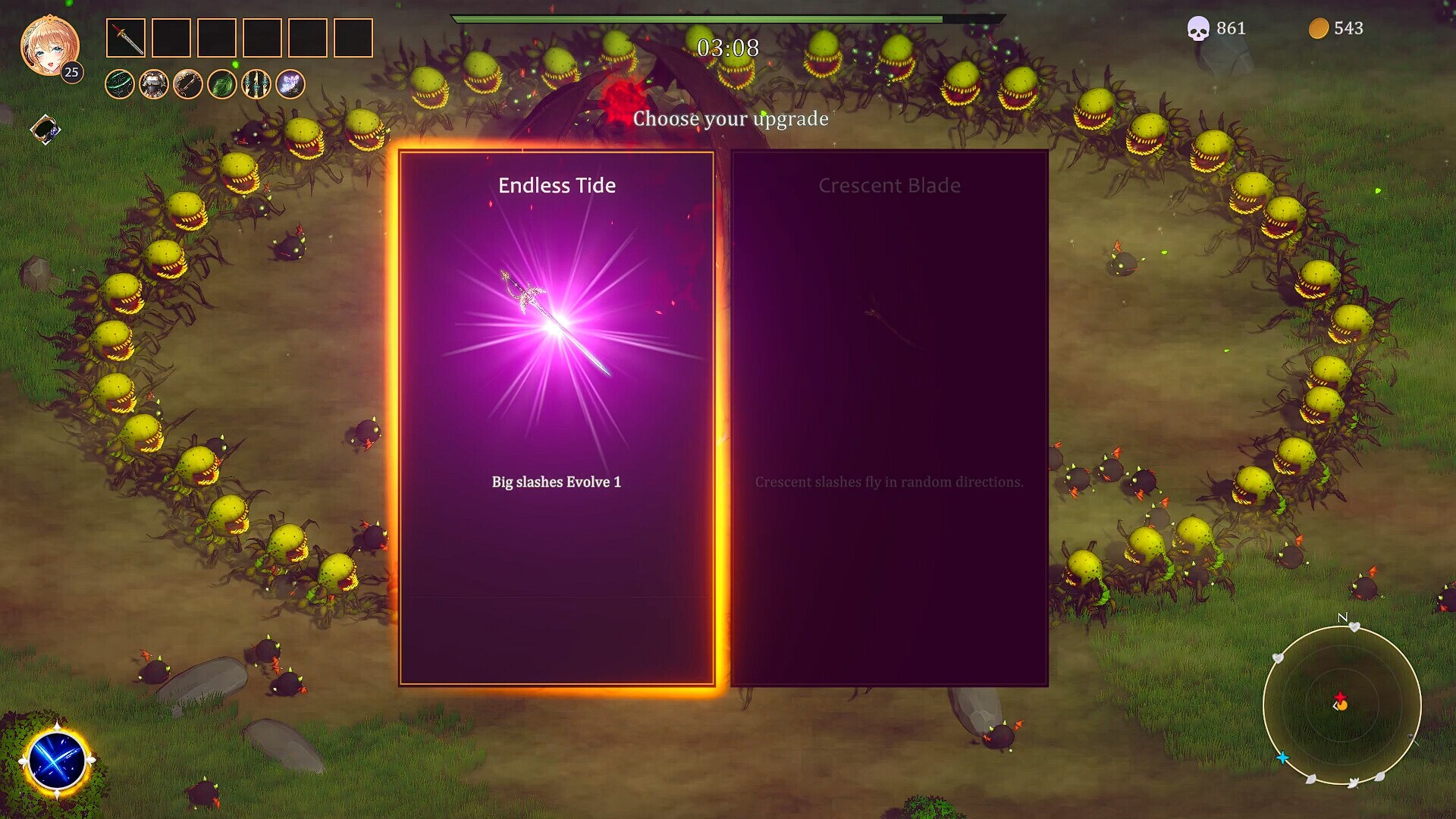Click the small scroll icon below the portrait
The image size is (1456, 819).
[x=45, y=130]
